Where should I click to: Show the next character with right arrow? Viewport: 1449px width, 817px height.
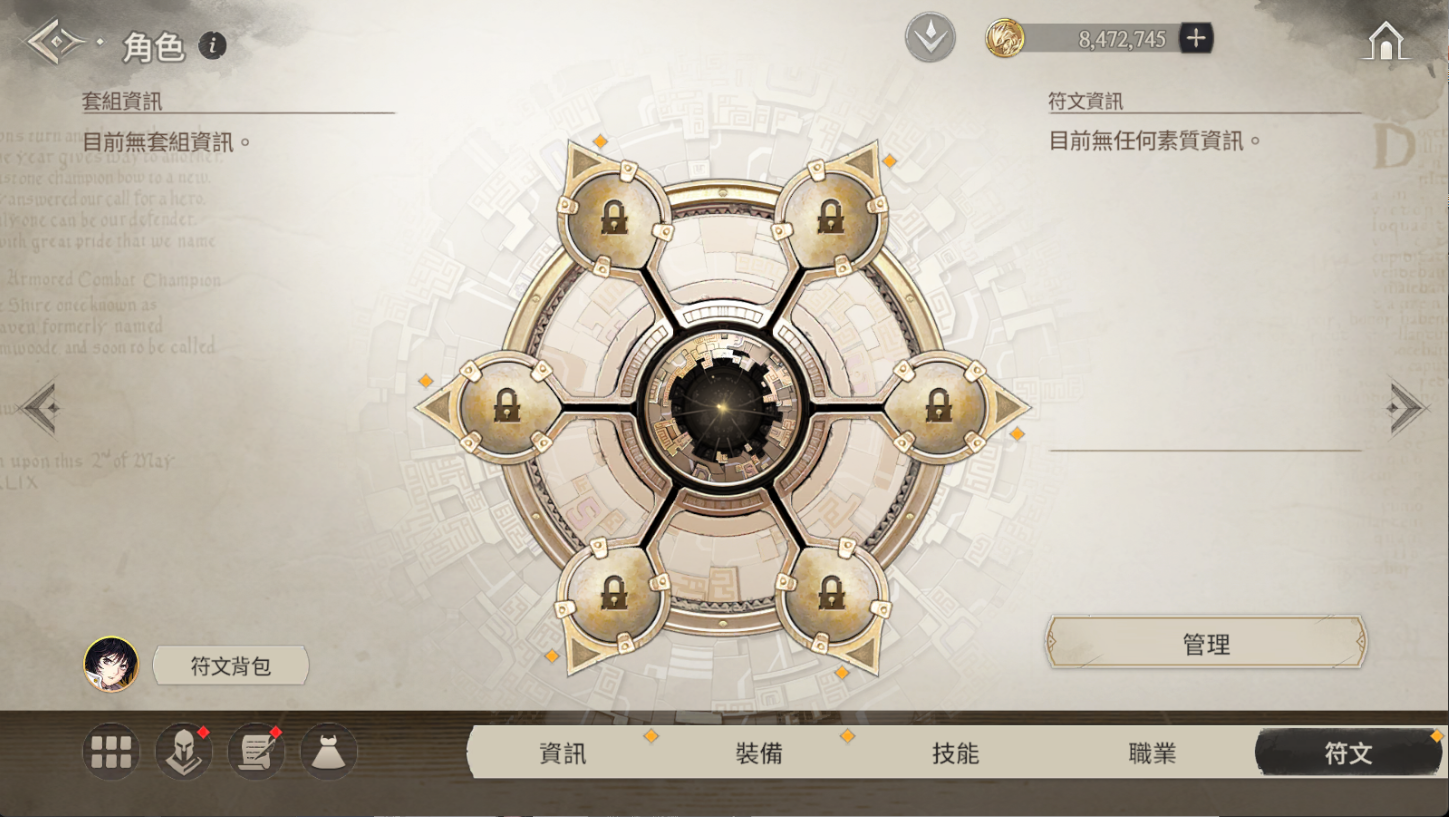point(1408,408)
